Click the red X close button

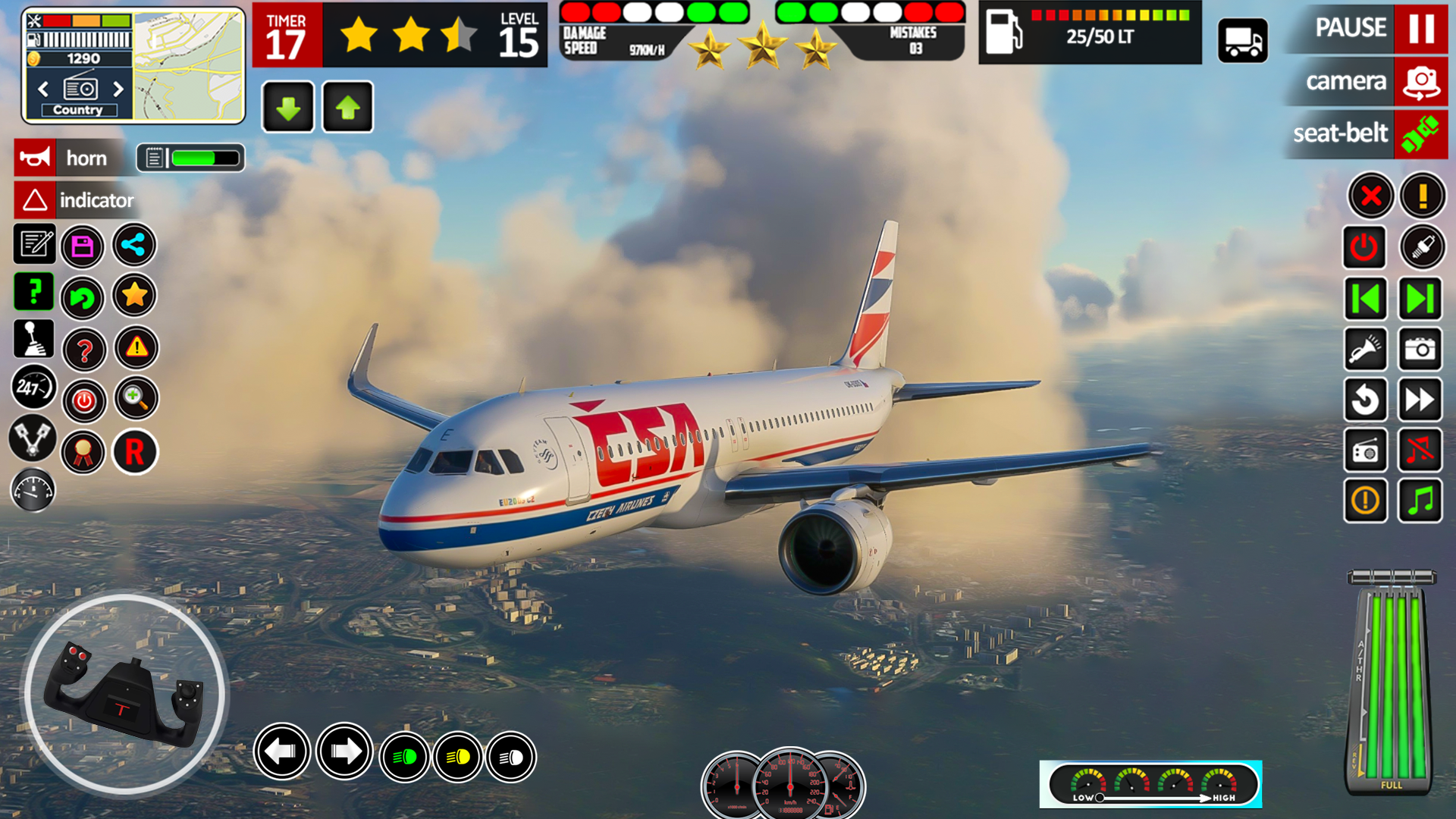click(x=1370, y=196)
